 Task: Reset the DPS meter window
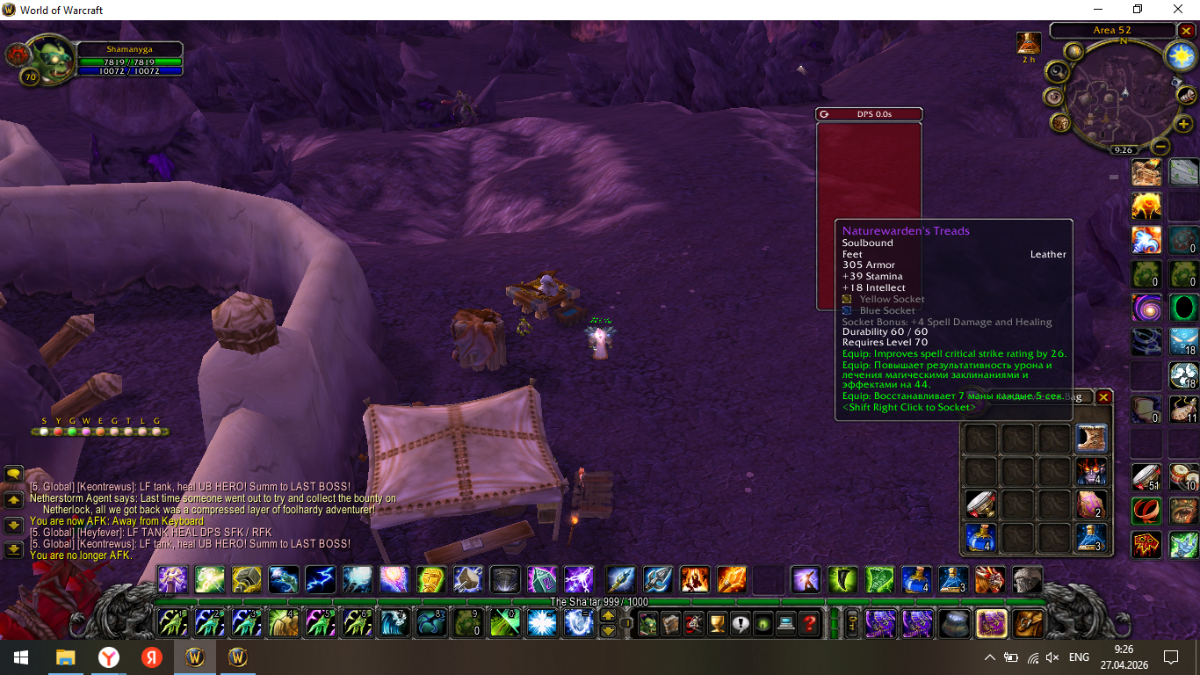click(825, 114)
